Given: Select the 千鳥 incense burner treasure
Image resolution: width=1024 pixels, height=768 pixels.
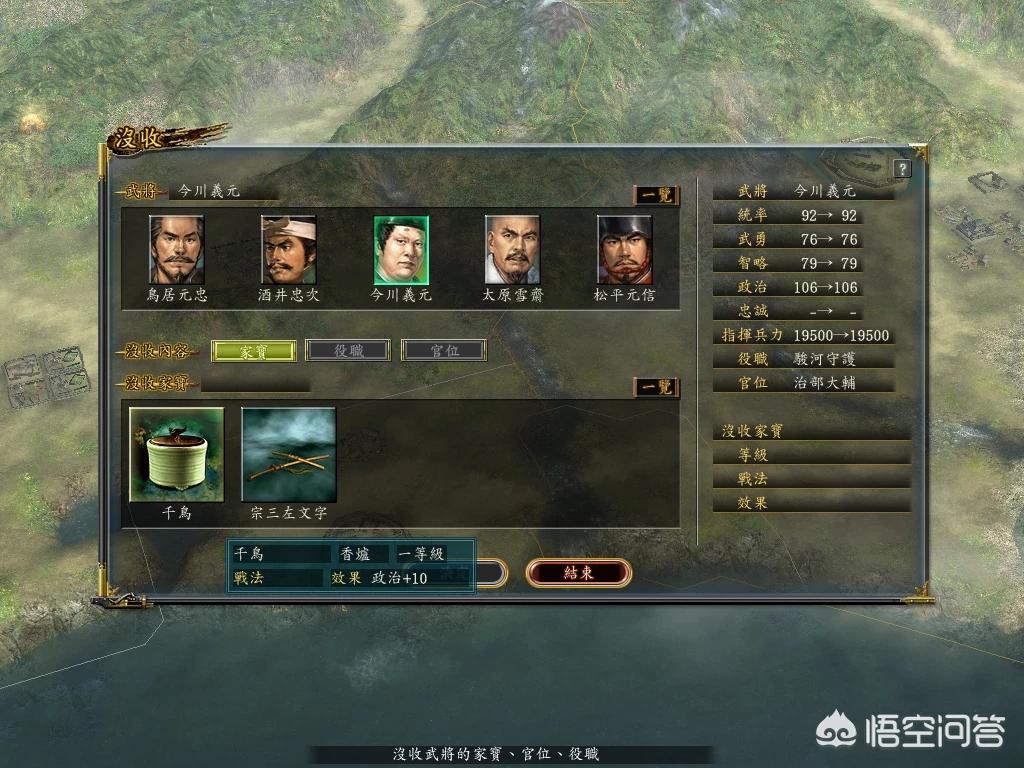Looking at the screenshot, I should pyautogui.click(x=177, y=454).
